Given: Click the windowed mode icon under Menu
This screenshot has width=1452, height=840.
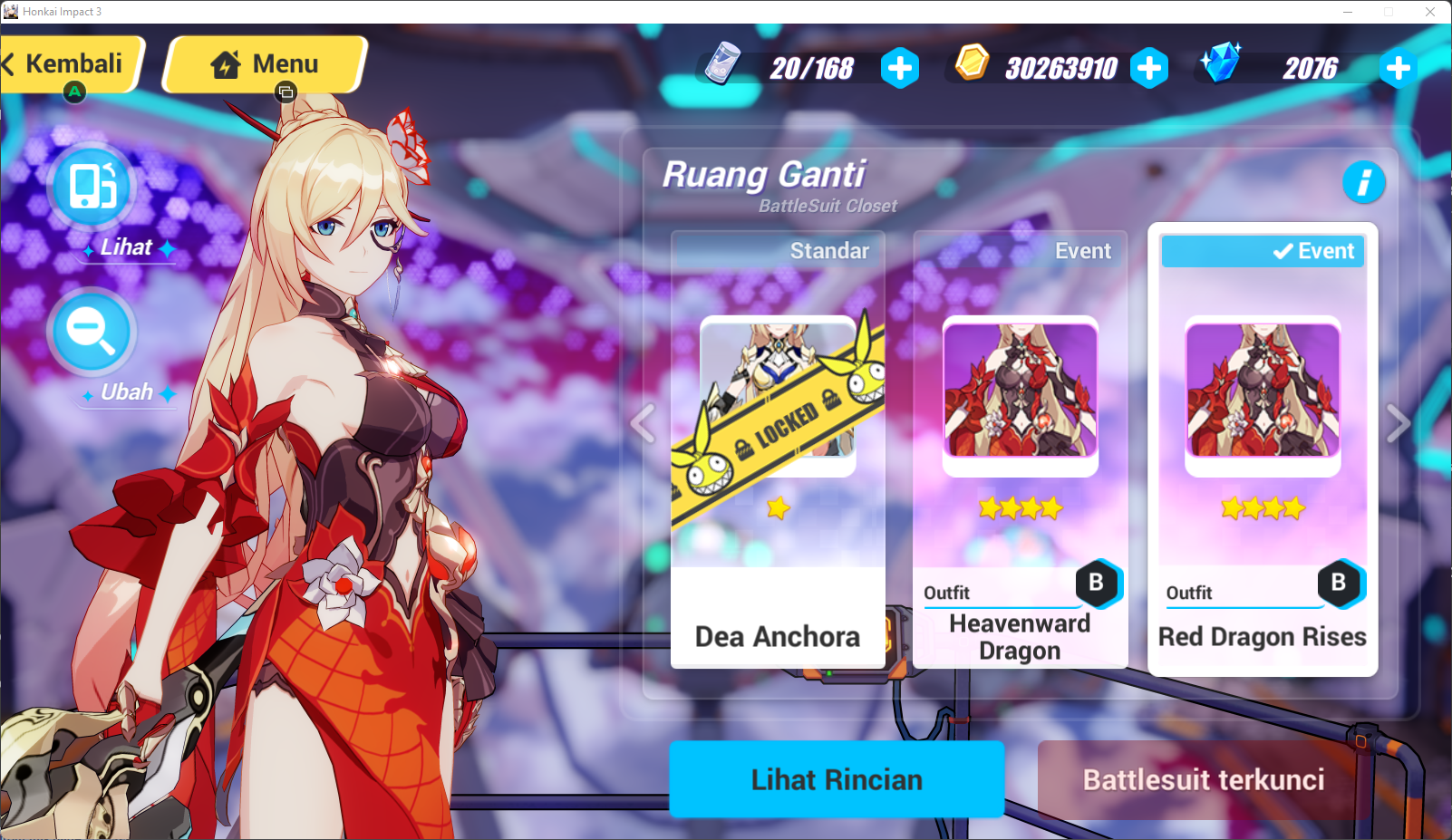Looking at the screenshot, I should click(285, 91).
